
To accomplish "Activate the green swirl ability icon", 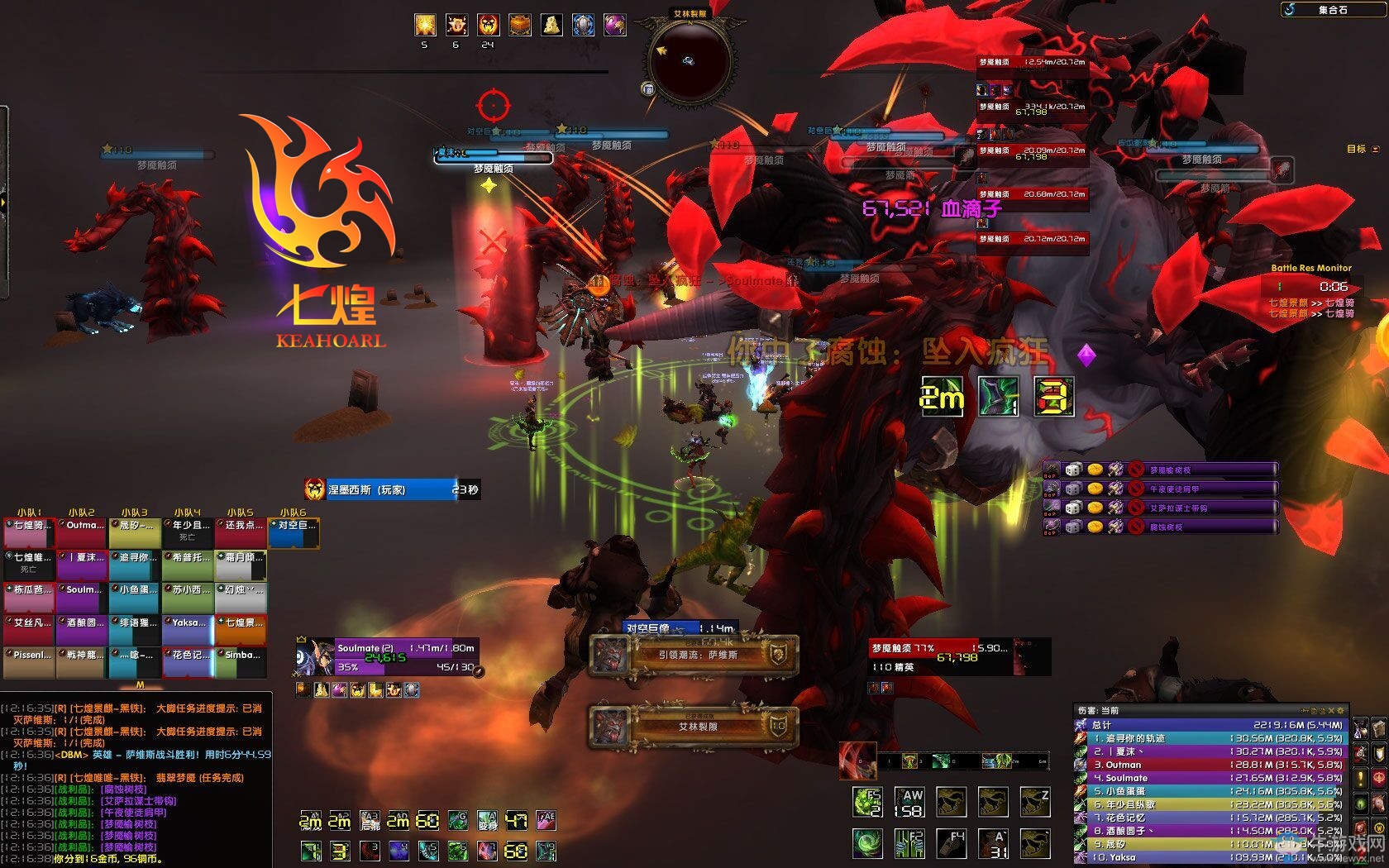I will (868, 843).
